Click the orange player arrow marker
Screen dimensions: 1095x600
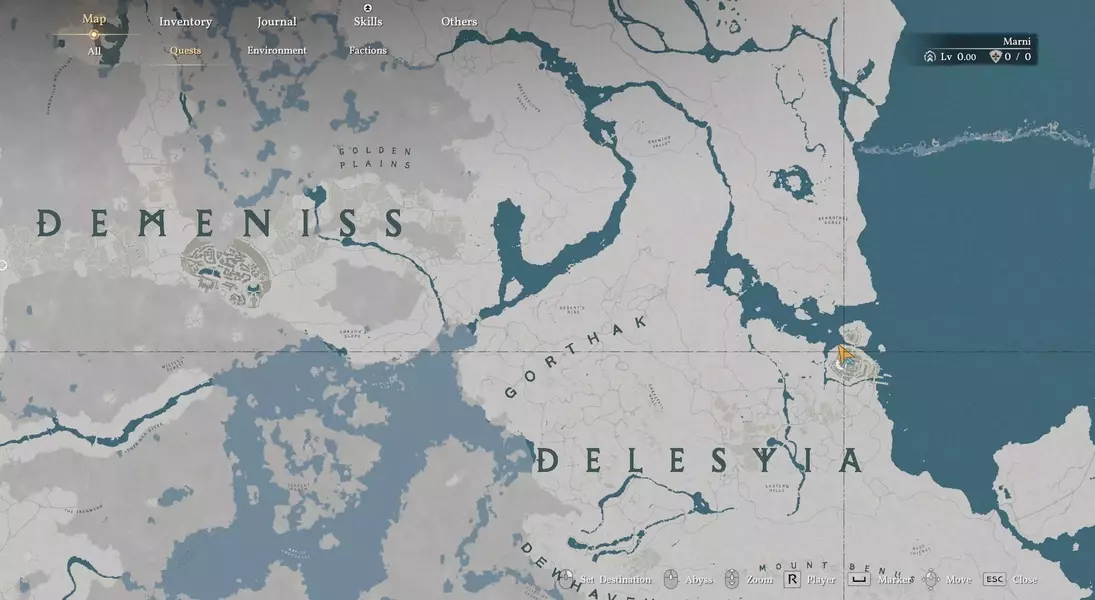pos(845,356)
